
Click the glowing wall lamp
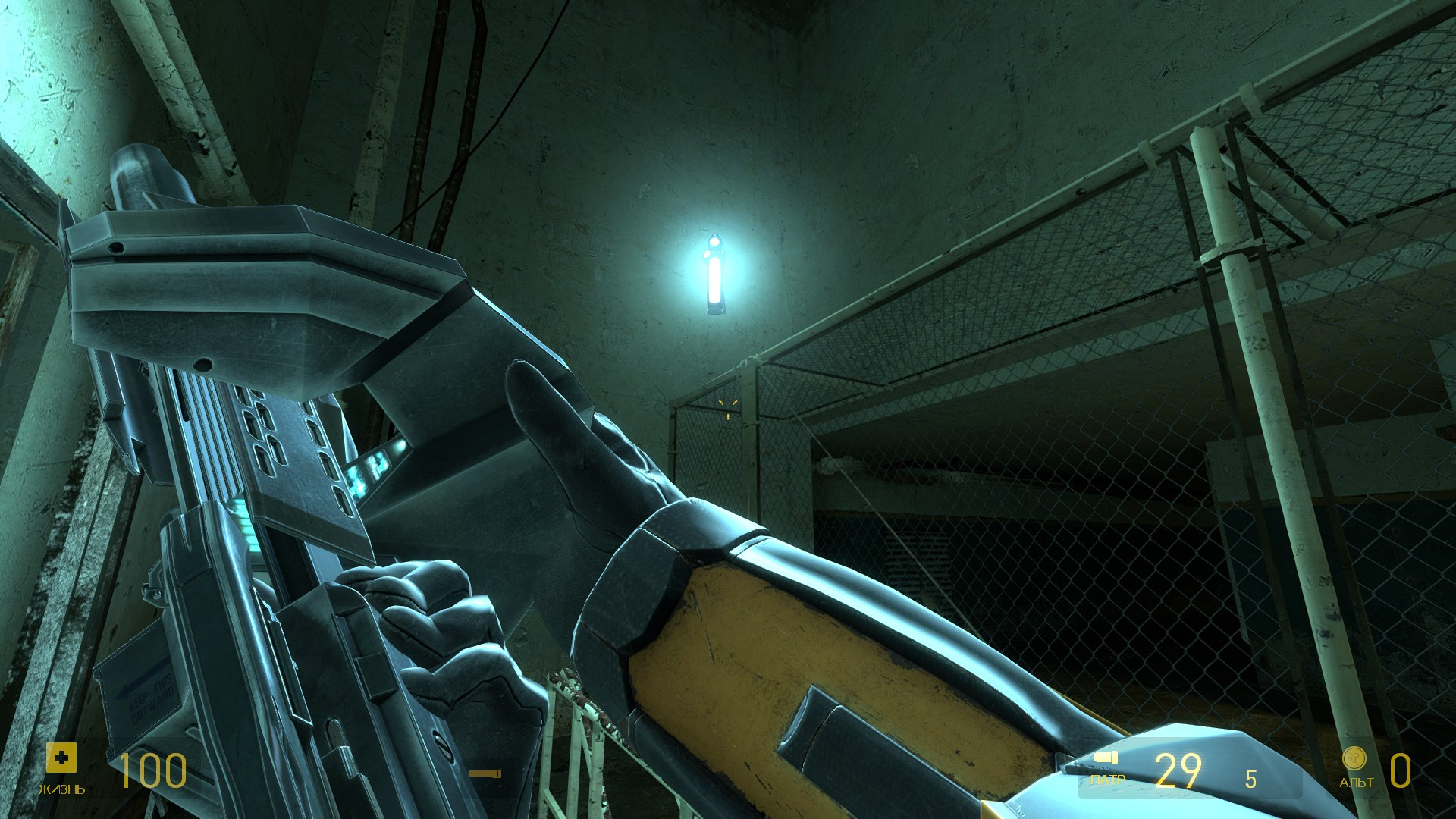(x=714, y=275)
